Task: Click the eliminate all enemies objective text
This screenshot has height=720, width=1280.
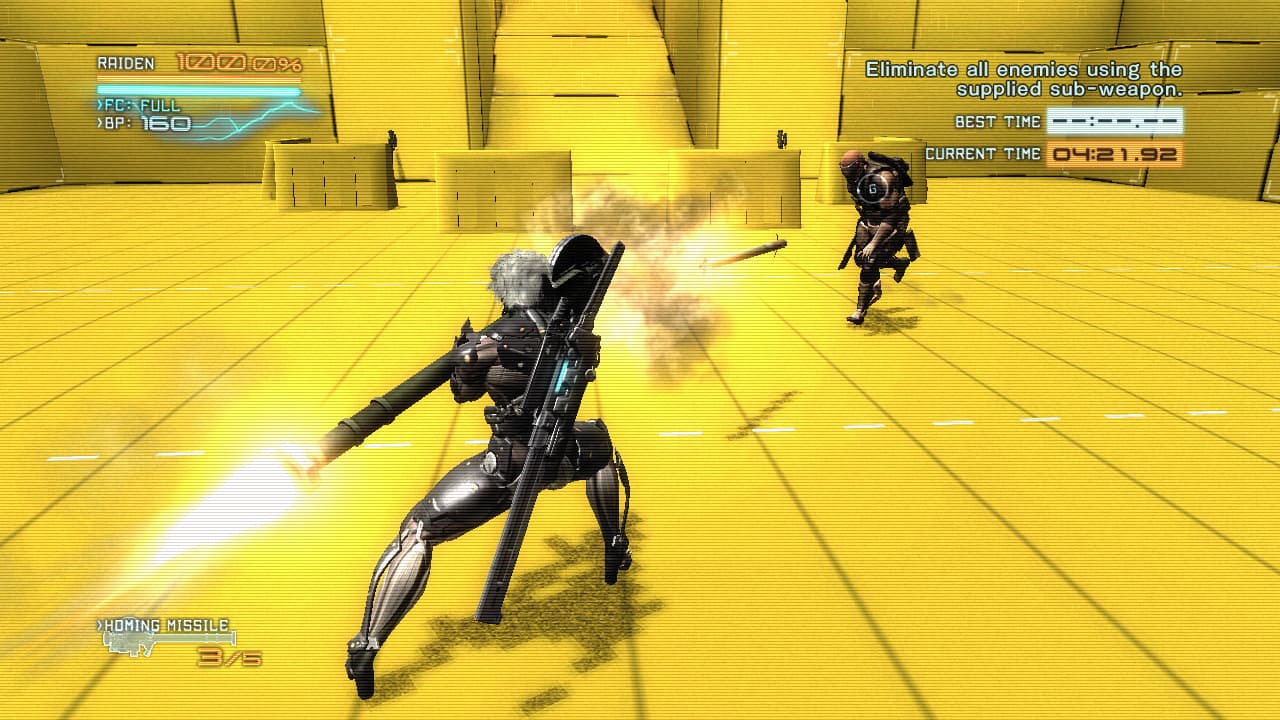Action: tap(1024, 79)
